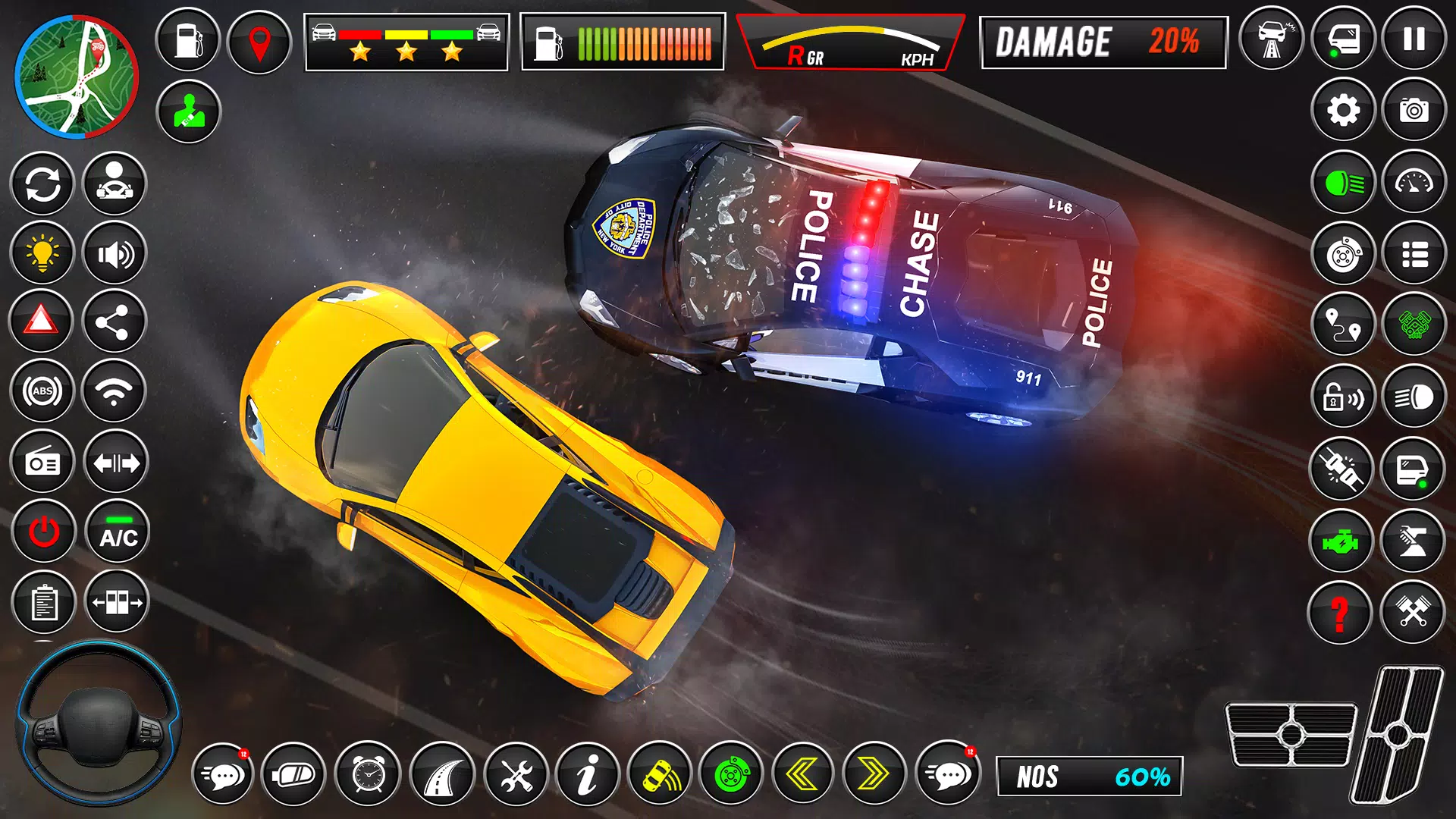Open the radio button
The width and height of the screenshot is (1456, 819).
(42, 463)
